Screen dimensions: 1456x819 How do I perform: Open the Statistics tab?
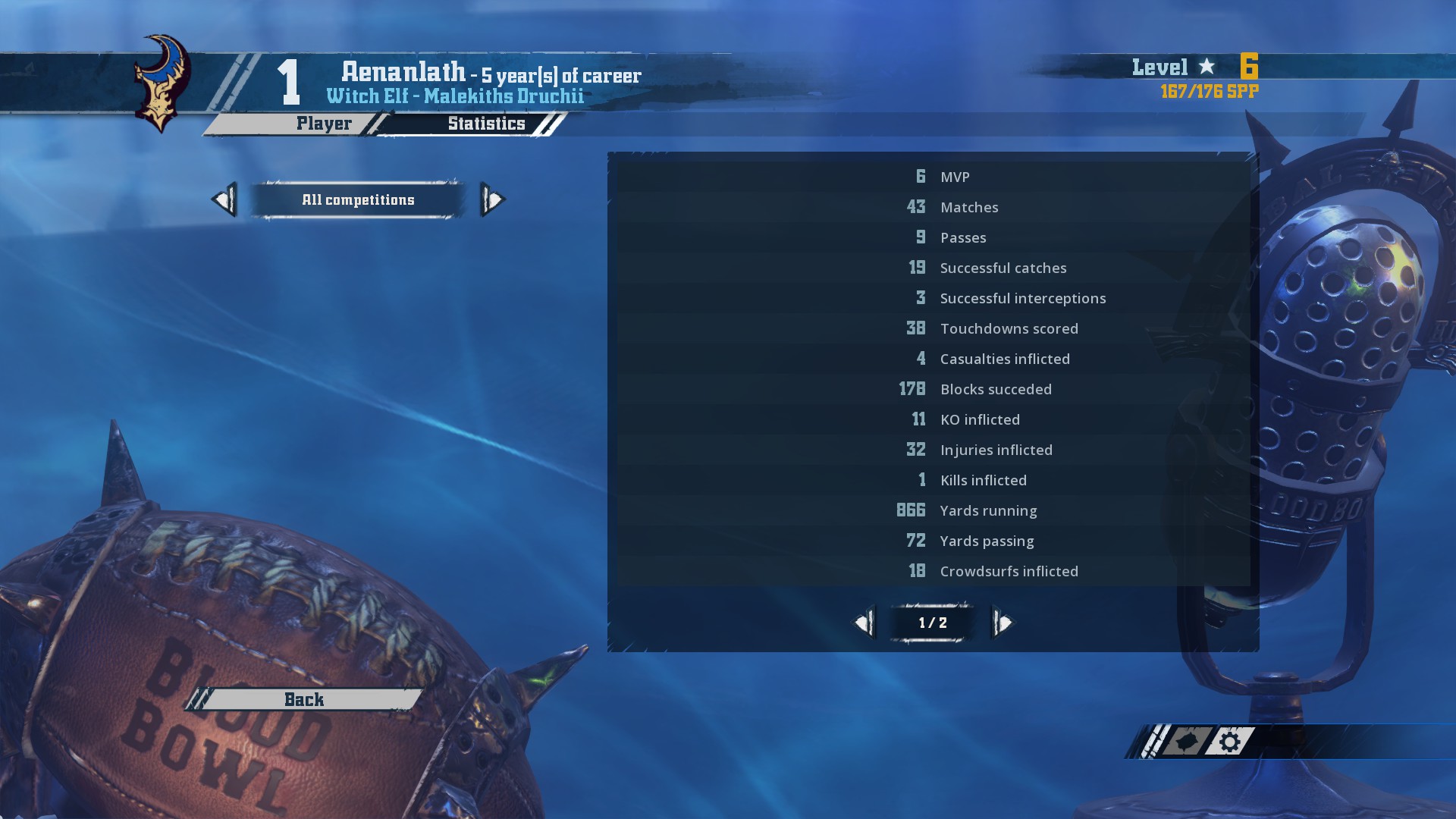[x=485, y=124]
